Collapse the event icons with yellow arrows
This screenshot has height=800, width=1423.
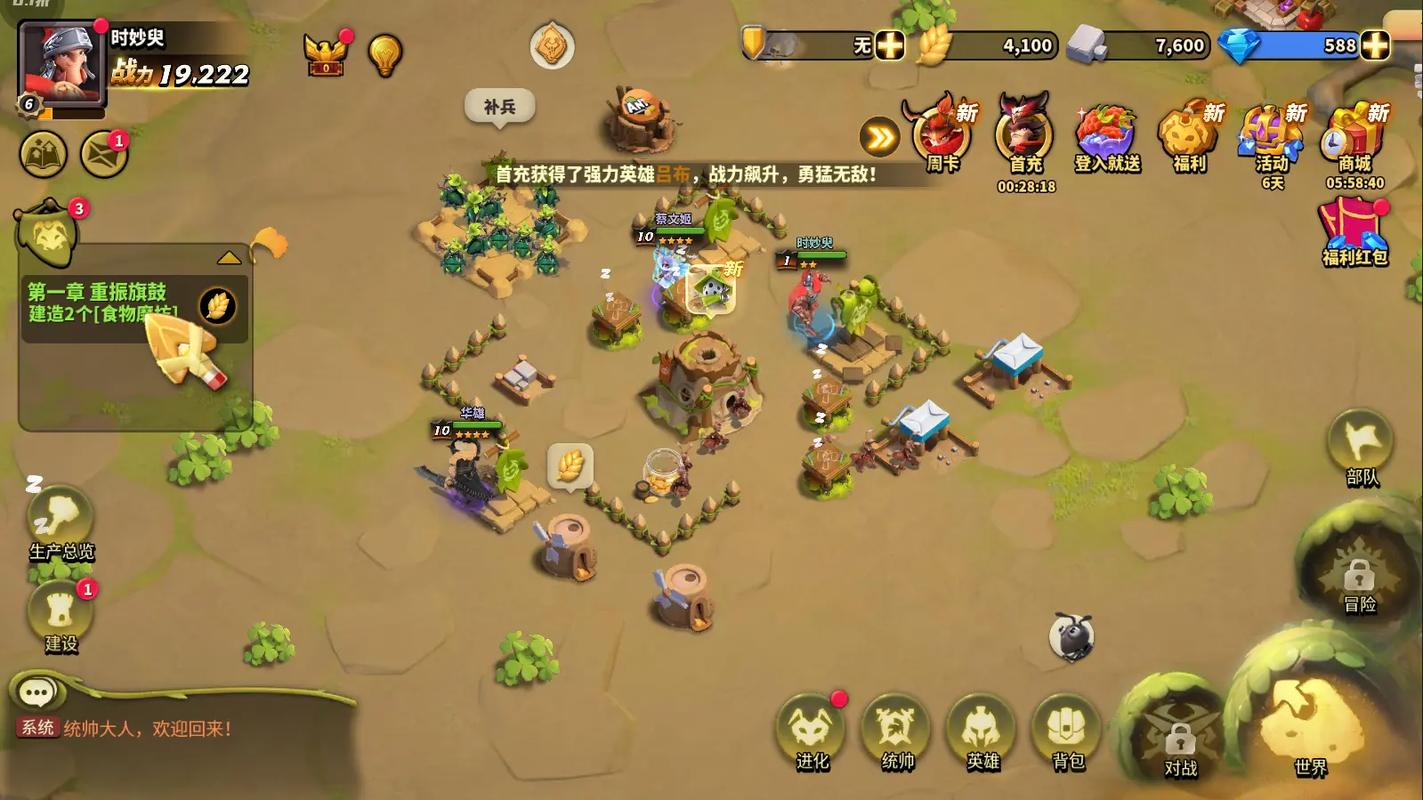pyautogui.click(x=880, y=137)
